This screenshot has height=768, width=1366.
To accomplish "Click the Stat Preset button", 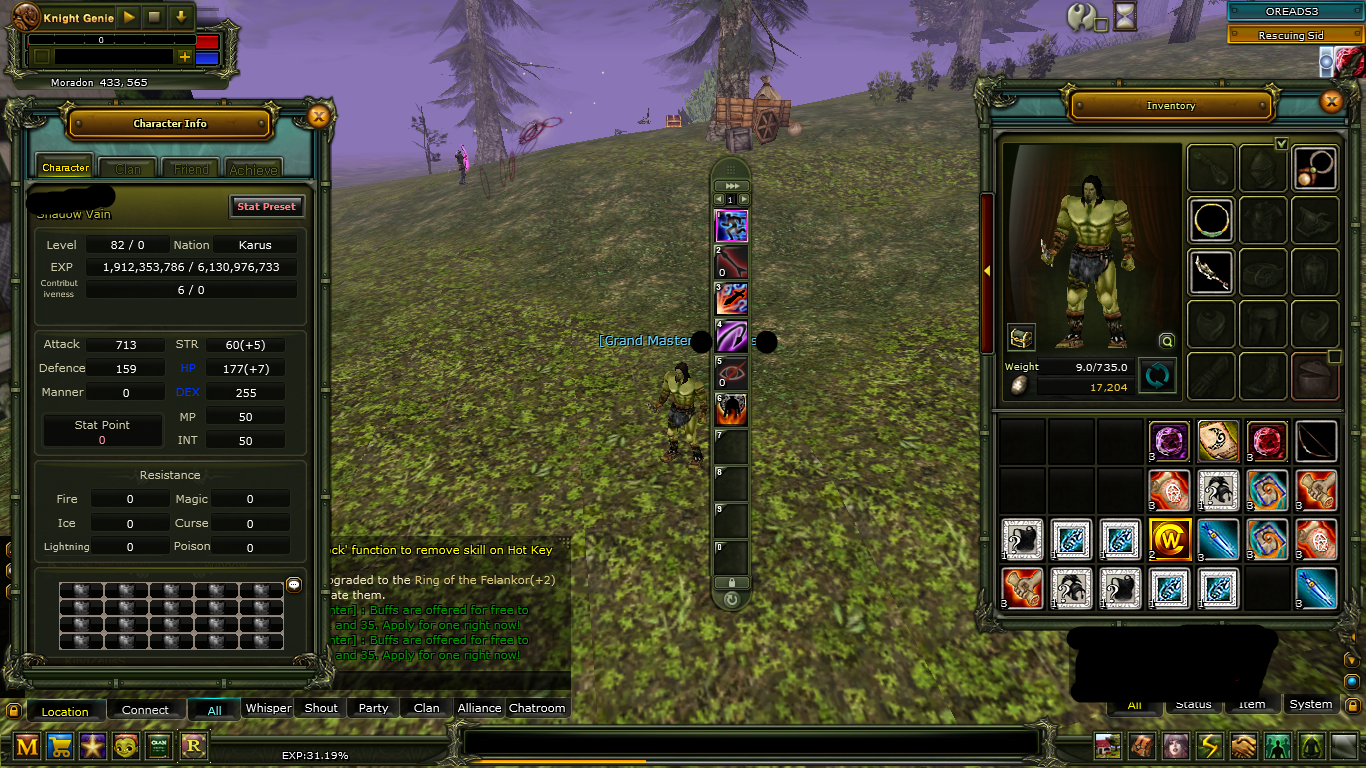I will click(266, 206).
